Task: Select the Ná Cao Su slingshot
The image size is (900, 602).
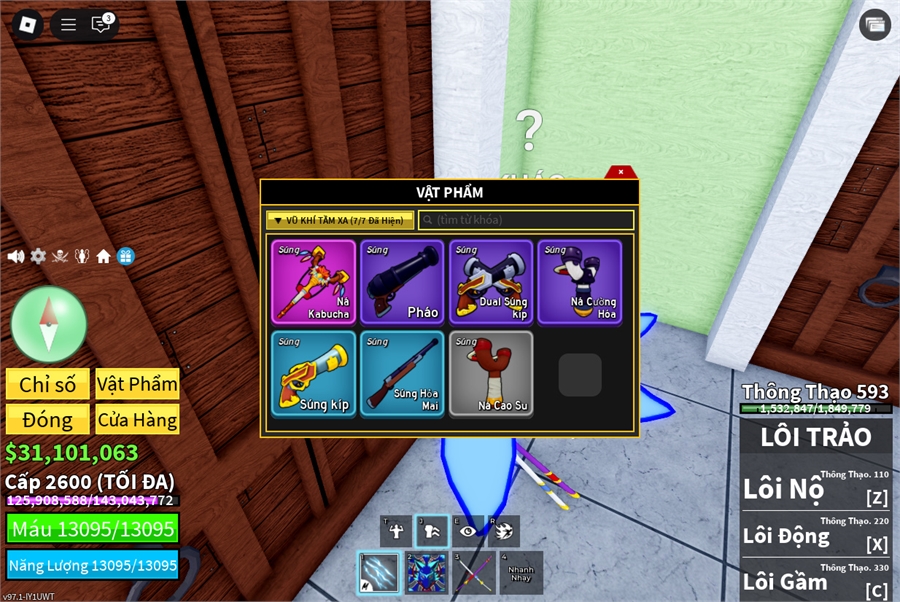Action: click(x=491, y=373)
